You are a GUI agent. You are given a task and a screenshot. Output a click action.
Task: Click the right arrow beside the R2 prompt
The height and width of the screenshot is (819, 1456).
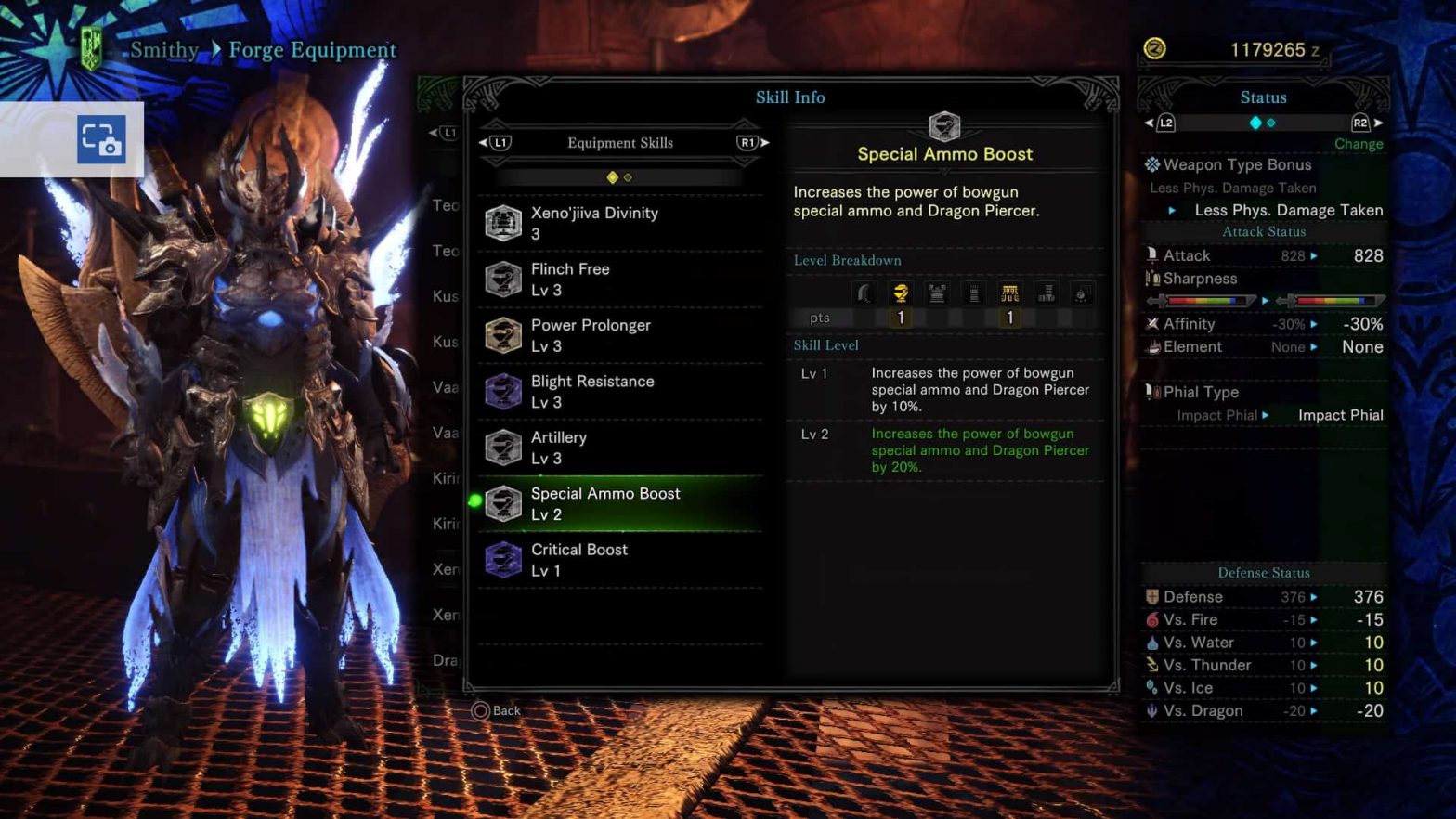(x=1377, y=121)
